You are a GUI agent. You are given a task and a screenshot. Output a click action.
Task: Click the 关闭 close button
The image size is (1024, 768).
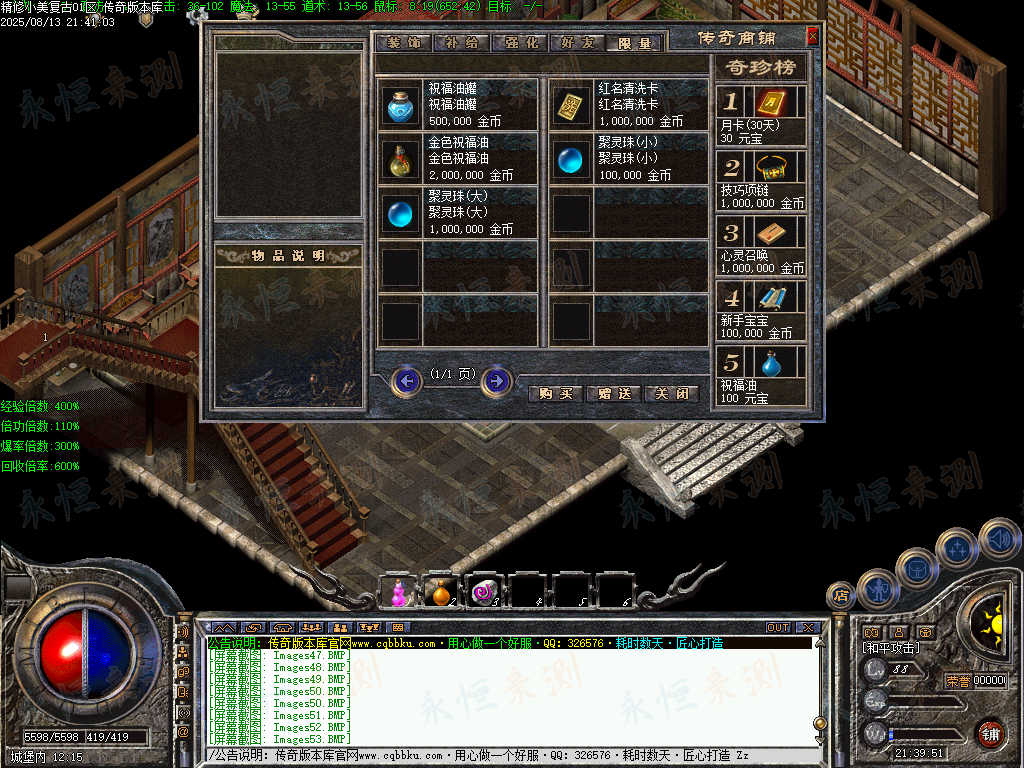pyautogui.click(x=671, y=394)
